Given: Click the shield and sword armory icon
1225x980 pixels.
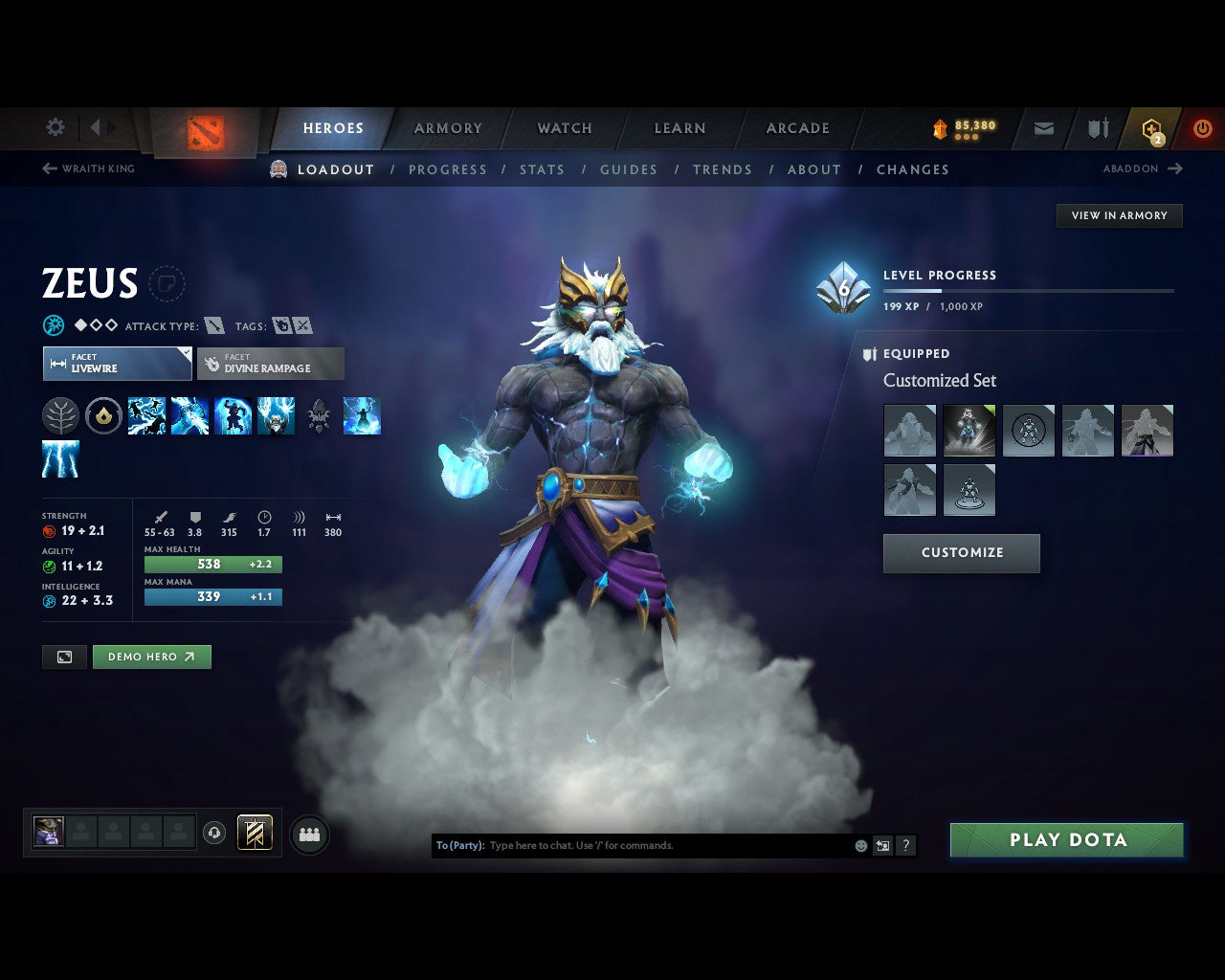Looking at the screenshot, I should pos(1097,127).
